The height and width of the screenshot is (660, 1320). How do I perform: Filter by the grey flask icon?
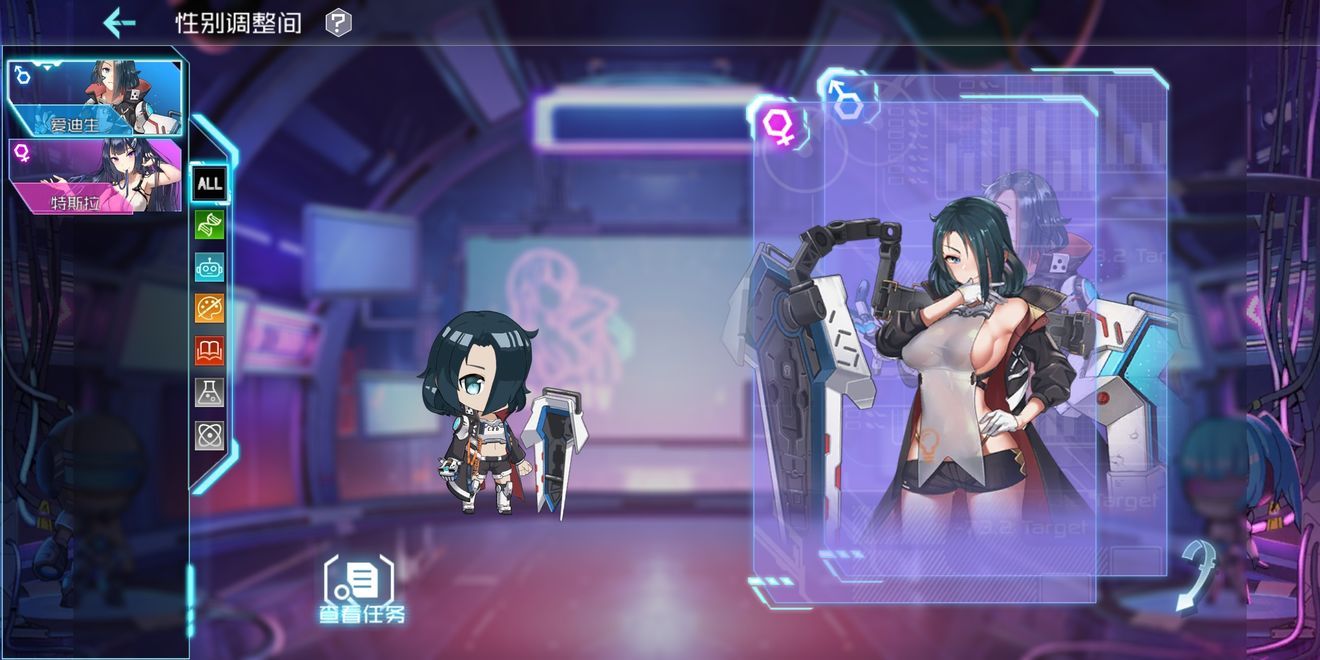(x=210, y=393)
